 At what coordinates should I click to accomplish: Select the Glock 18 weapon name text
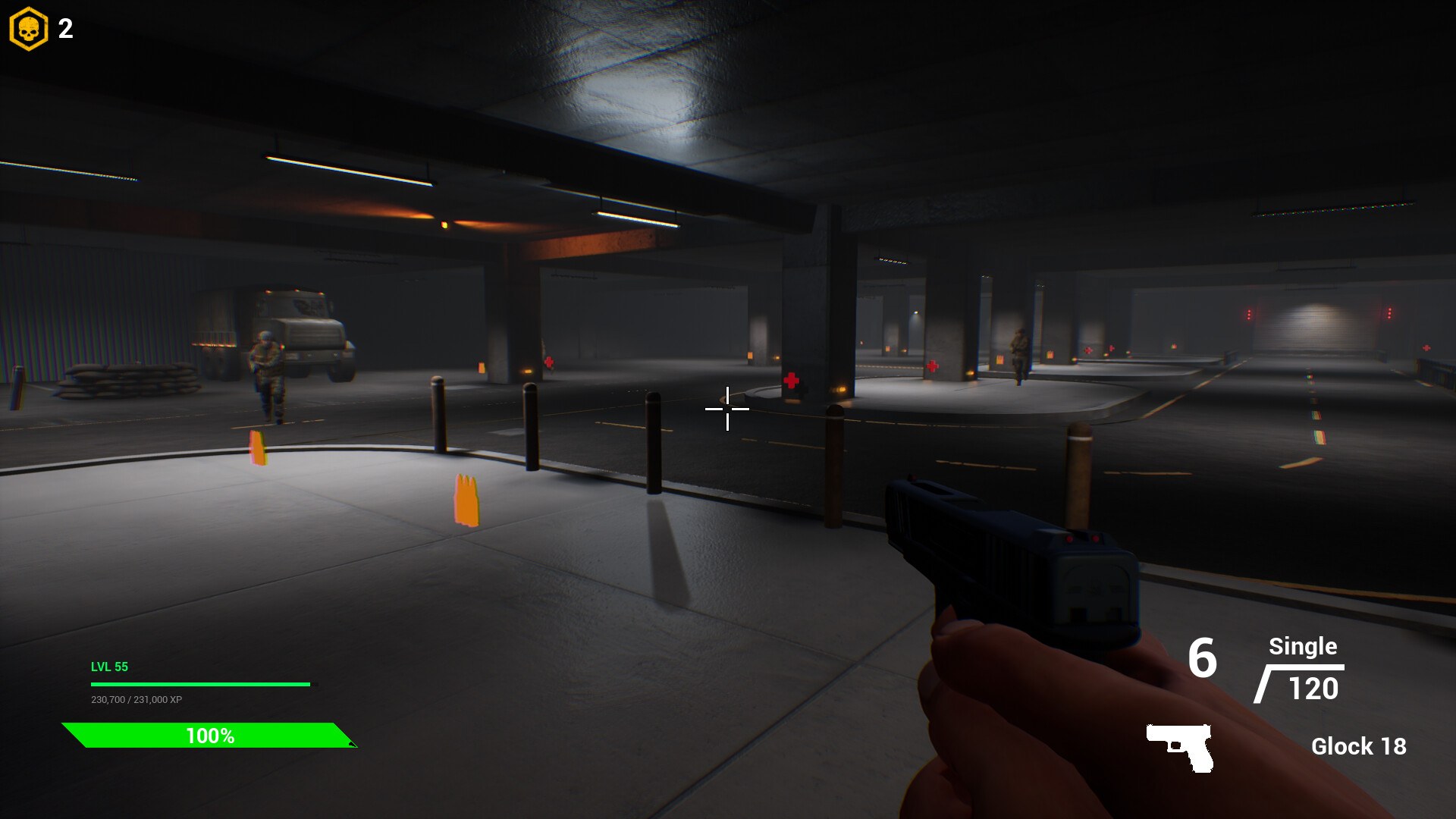point(1360,747)
